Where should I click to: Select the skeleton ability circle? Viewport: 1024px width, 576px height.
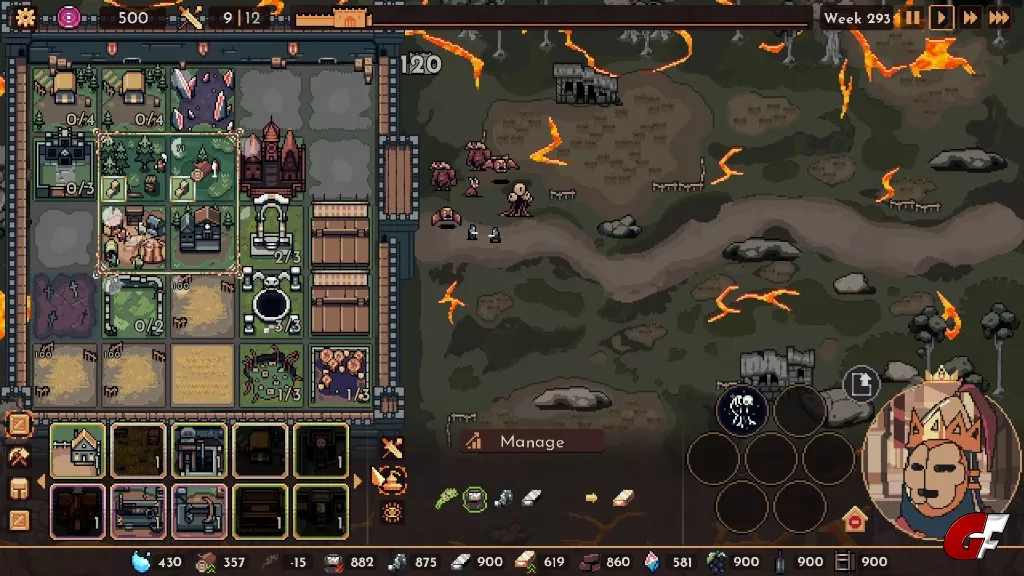click(x=742, y=409)
